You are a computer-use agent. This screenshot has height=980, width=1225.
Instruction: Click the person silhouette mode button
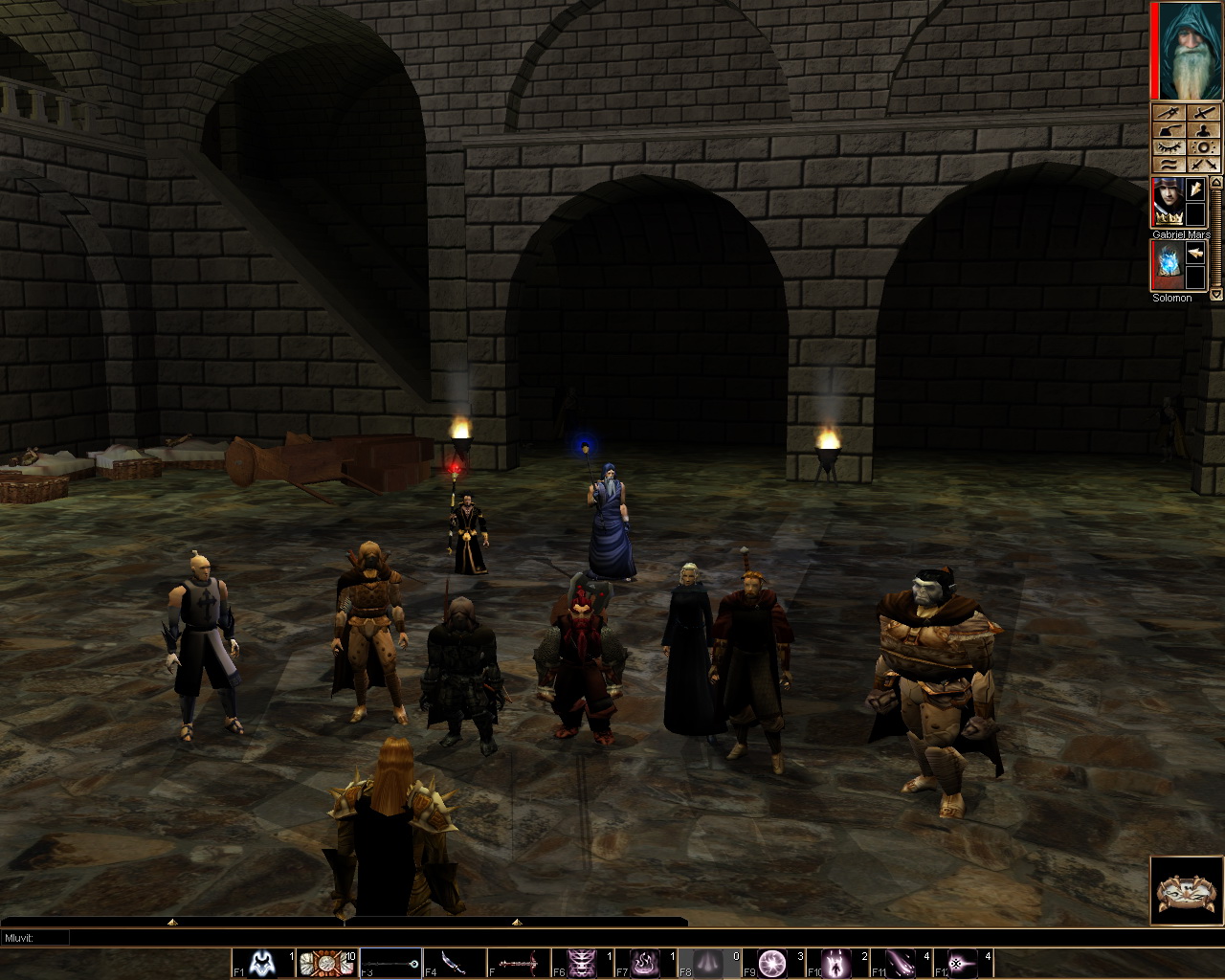[1203, 131]
